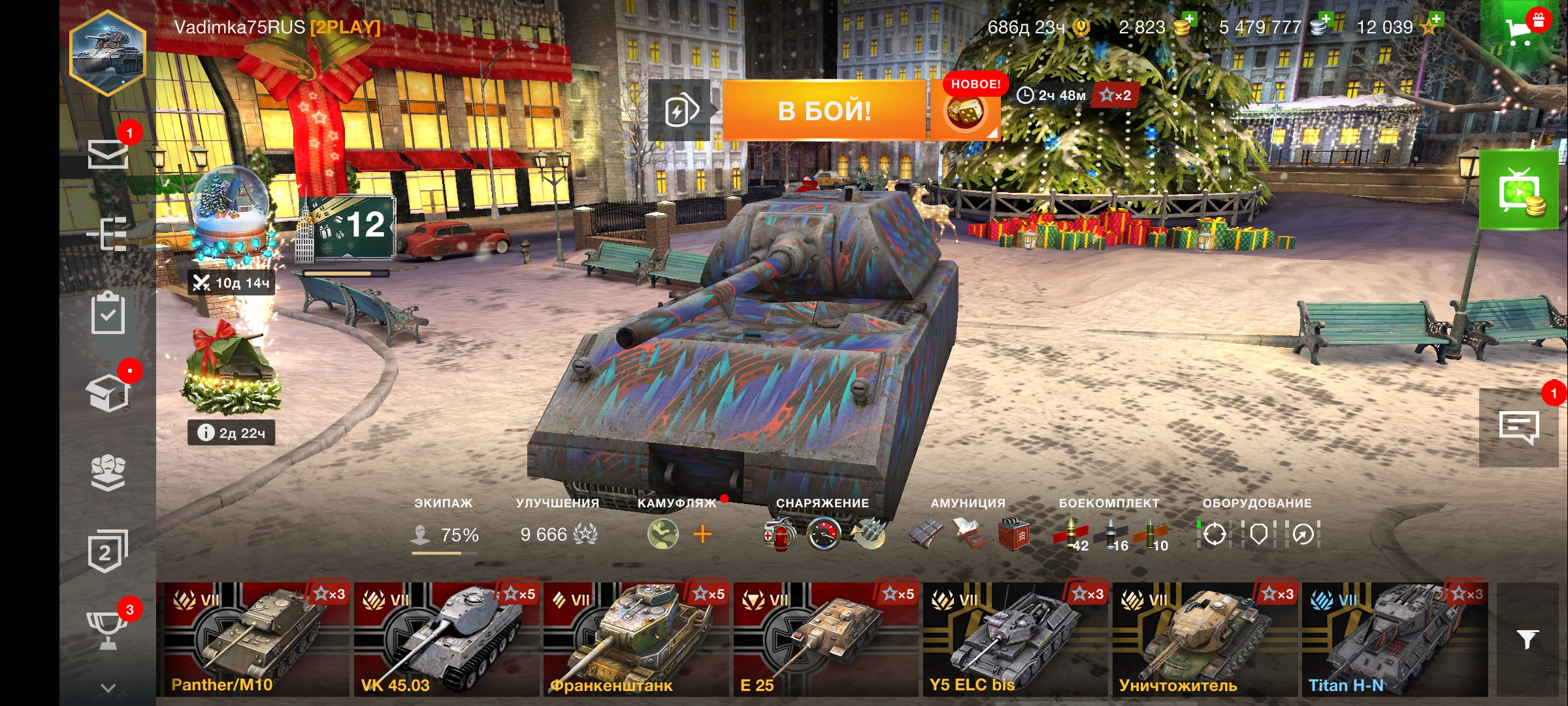
Task: Start battle with the В БОЙ! button
Action: pos(825,110)
